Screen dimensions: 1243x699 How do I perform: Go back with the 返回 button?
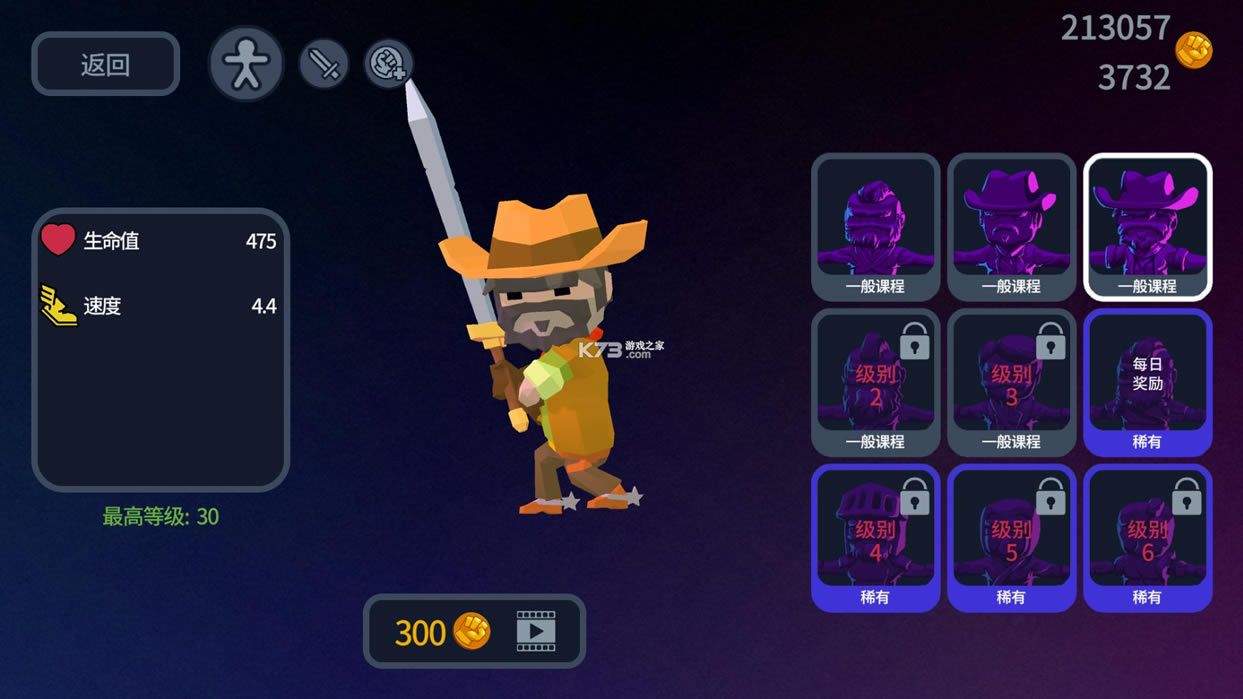click(105, 65)
